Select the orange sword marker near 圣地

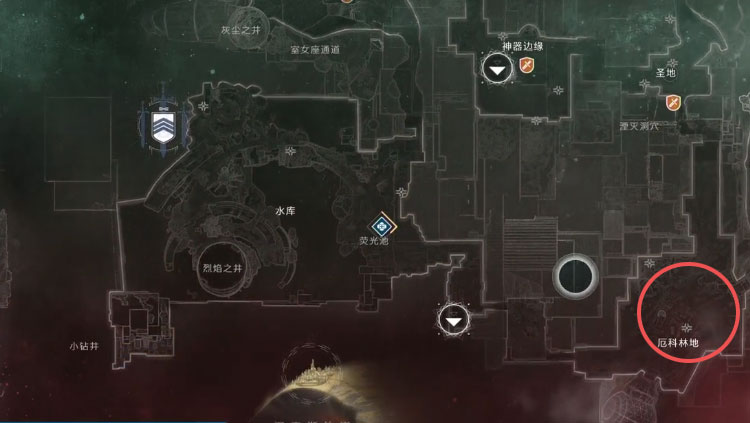(x=673, y=102)
